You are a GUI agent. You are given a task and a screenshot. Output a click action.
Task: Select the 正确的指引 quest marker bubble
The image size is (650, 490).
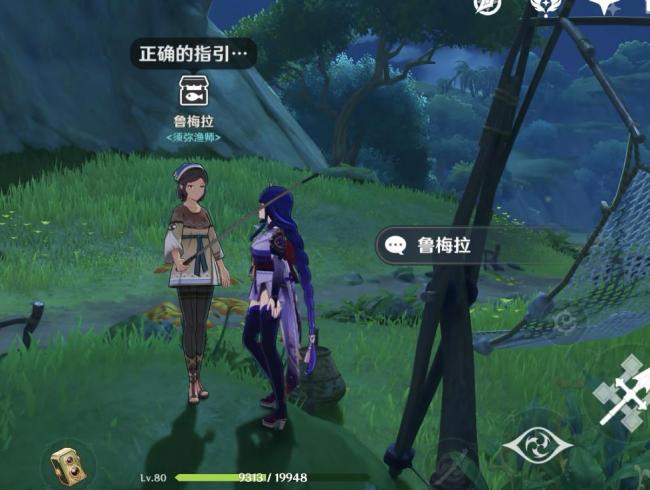click(192, 53)
